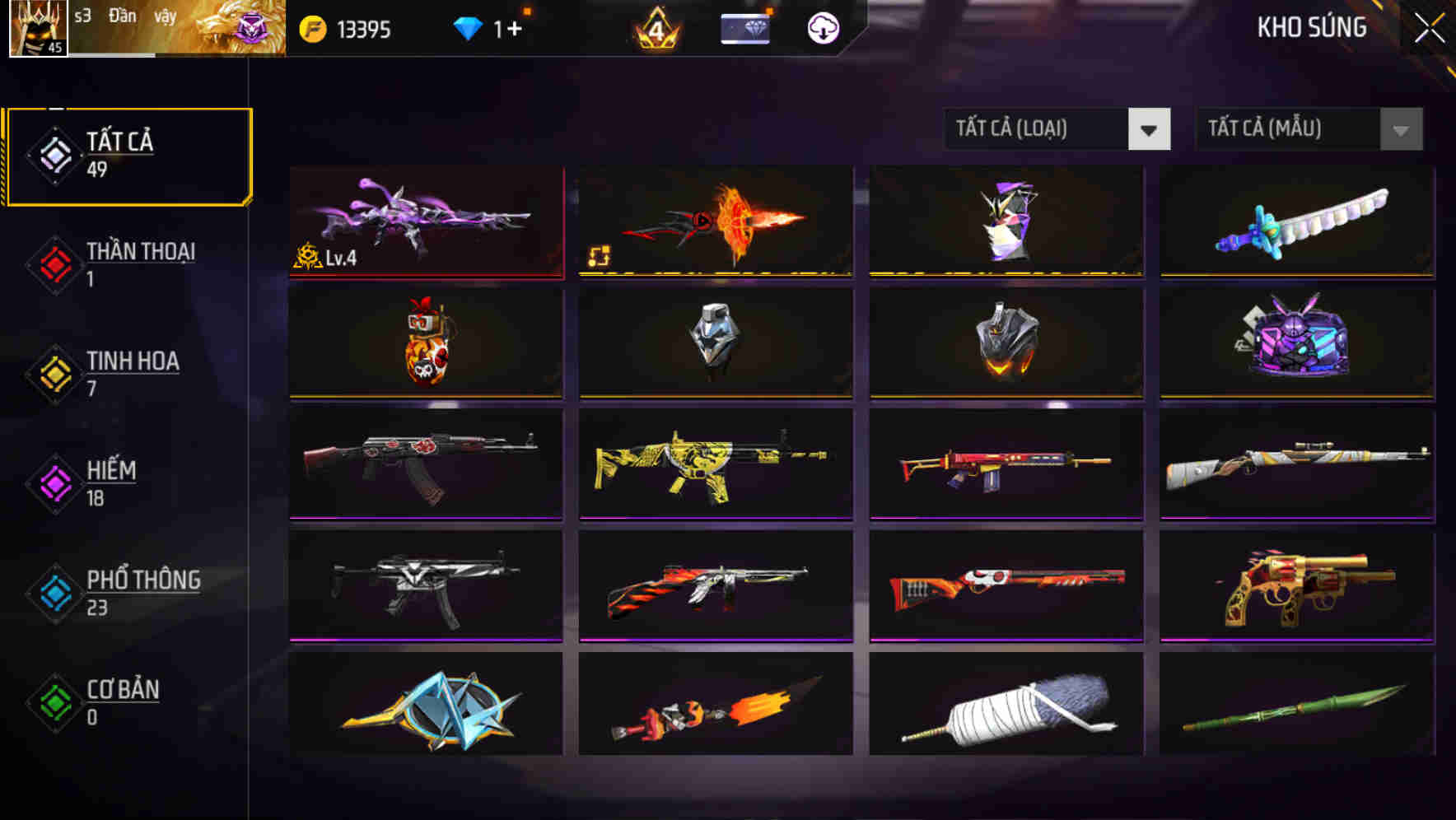This screenshot has height=820, width=1456.
Task: Open the TẤT CẢ (MẪU) dropdown
Action: pyautogui.click(x=1289, y=129)
